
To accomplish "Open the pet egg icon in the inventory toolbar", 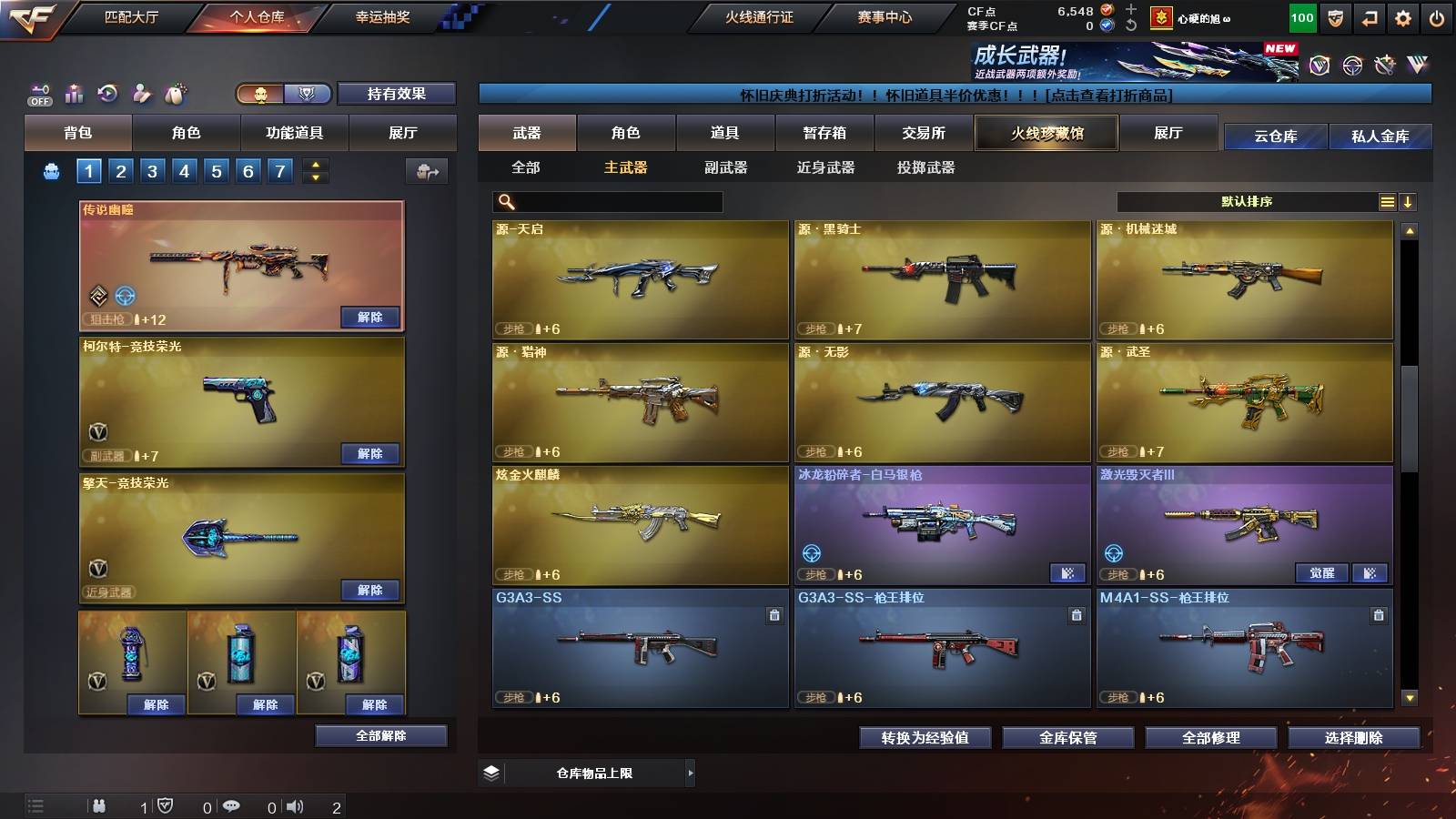I will coord(175,93).
